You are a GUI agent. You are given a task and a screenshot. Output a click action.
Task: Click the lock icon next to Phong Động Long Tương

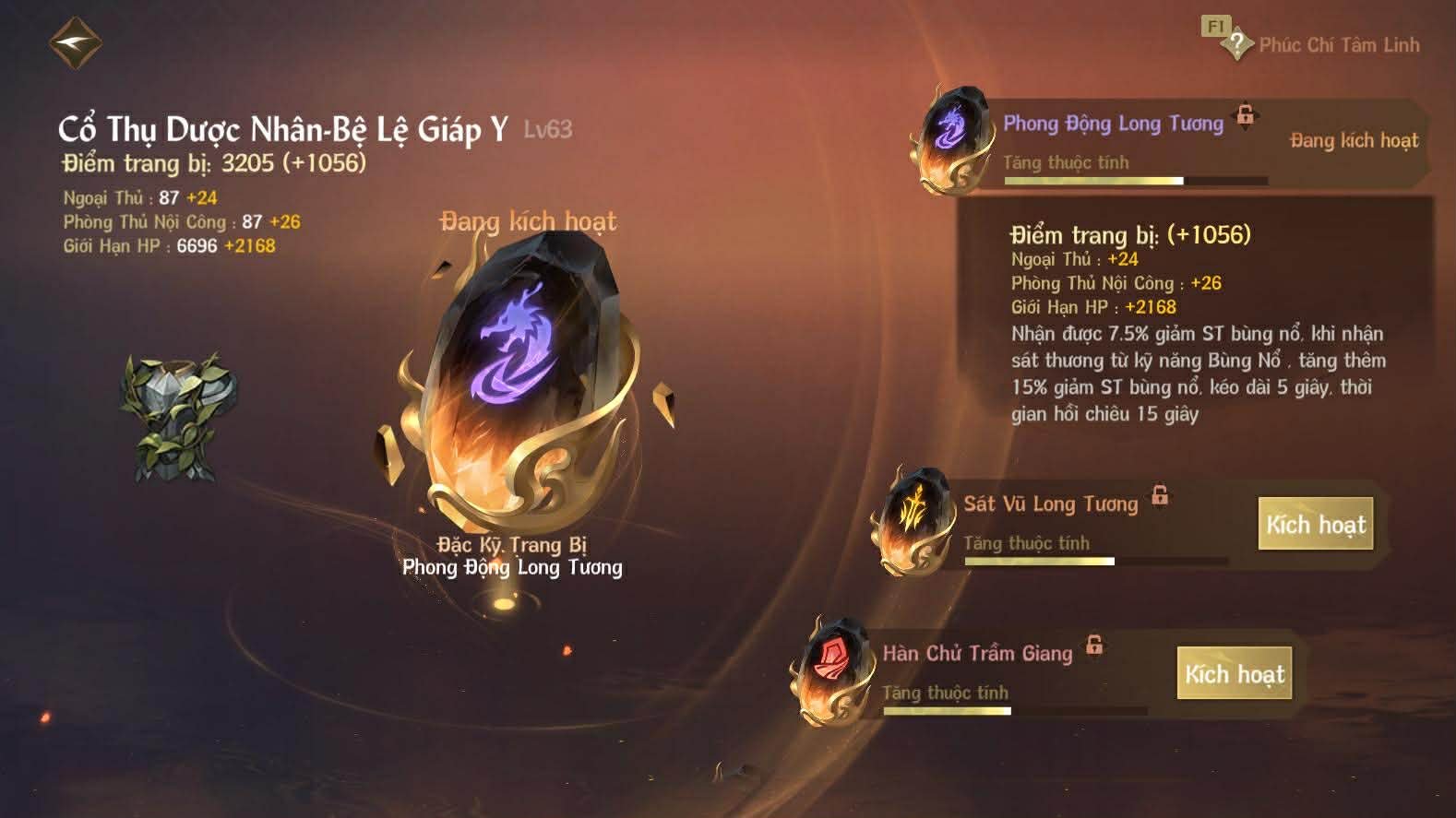point(1246,117)
